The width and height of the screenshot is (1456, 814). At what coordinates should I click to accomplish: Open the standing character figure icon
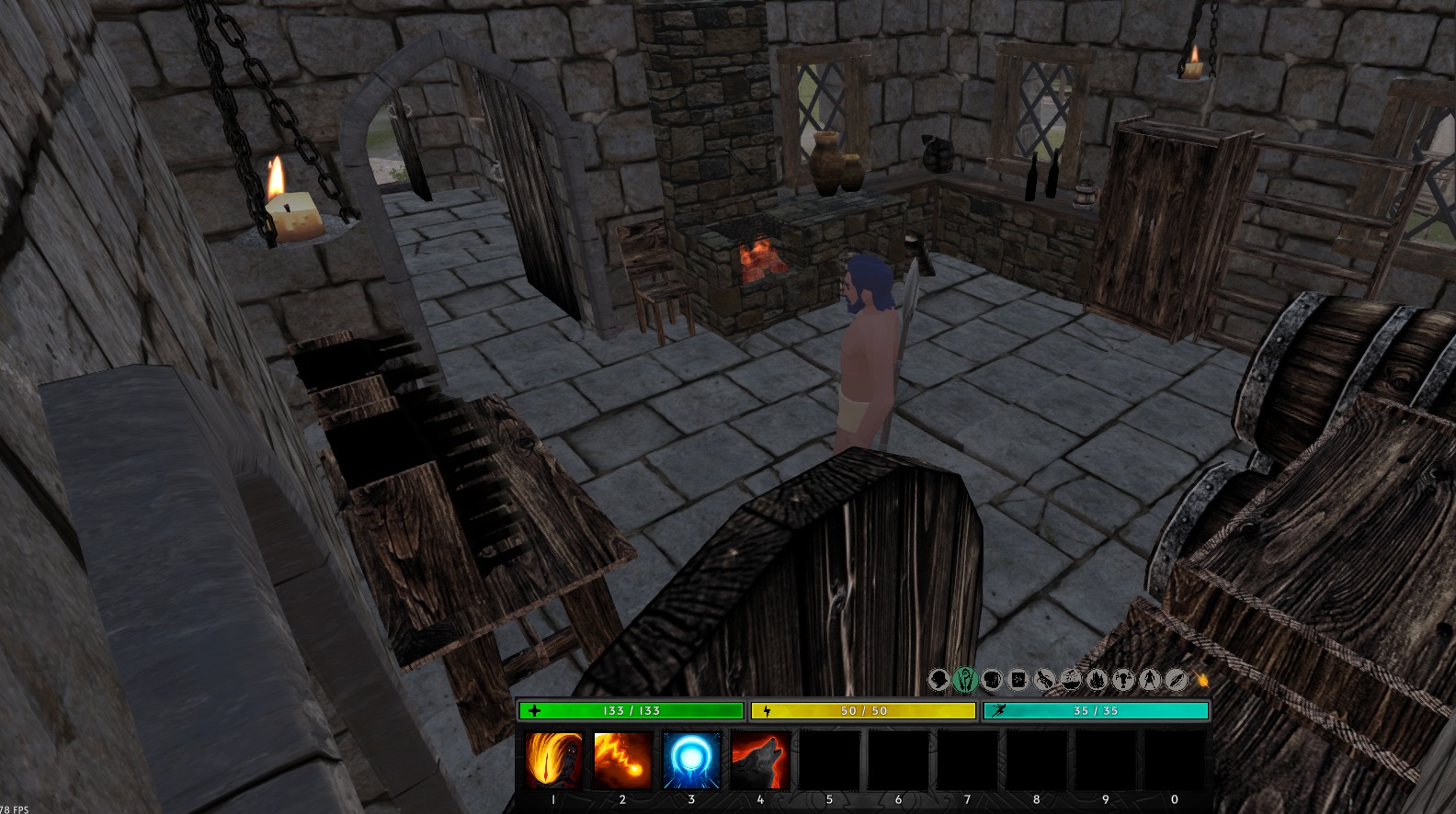pyautogui.click(x=1149, y=680)
